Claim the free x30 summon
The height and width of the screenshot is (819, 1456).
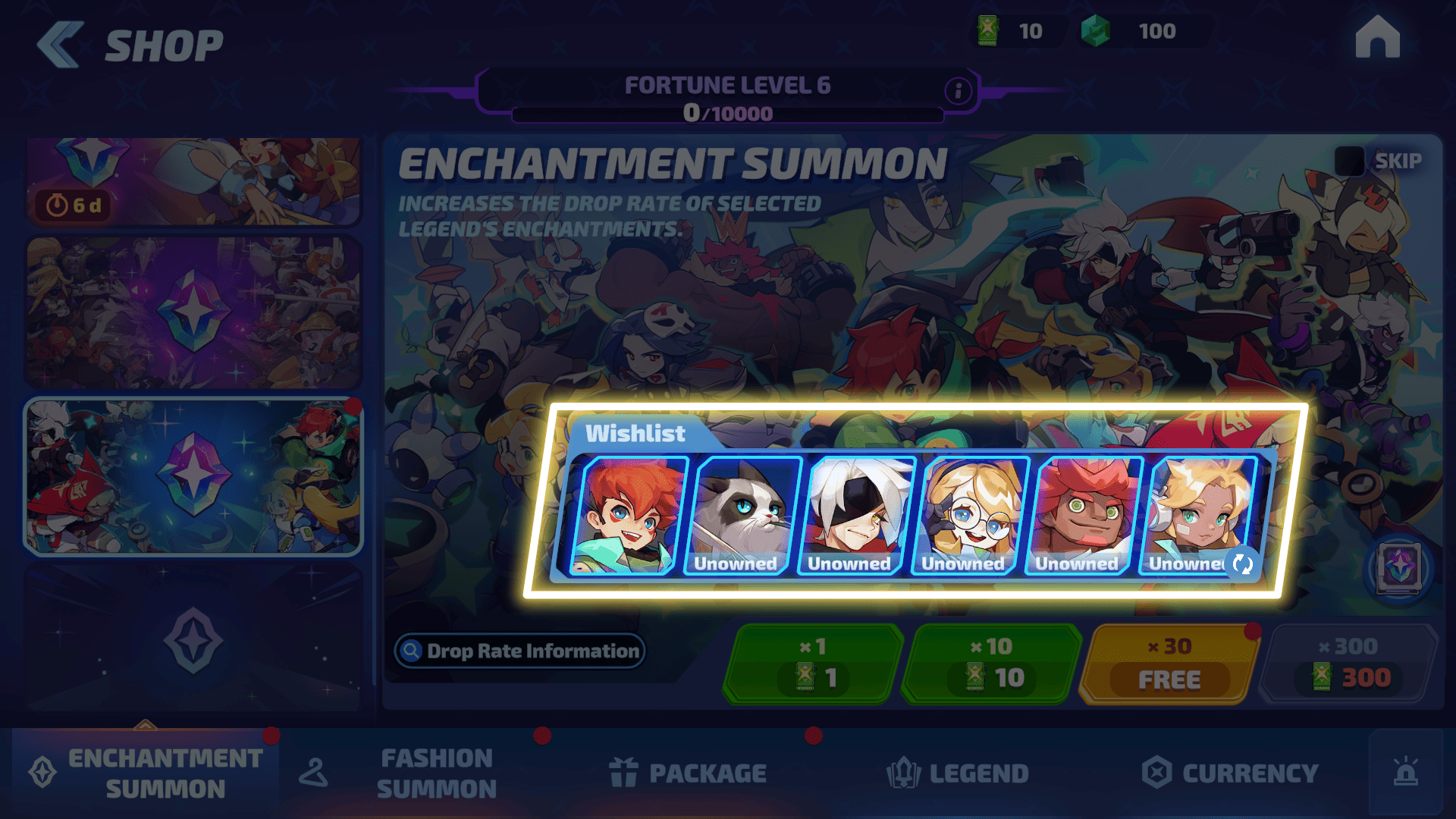(x=1169, y=664)
